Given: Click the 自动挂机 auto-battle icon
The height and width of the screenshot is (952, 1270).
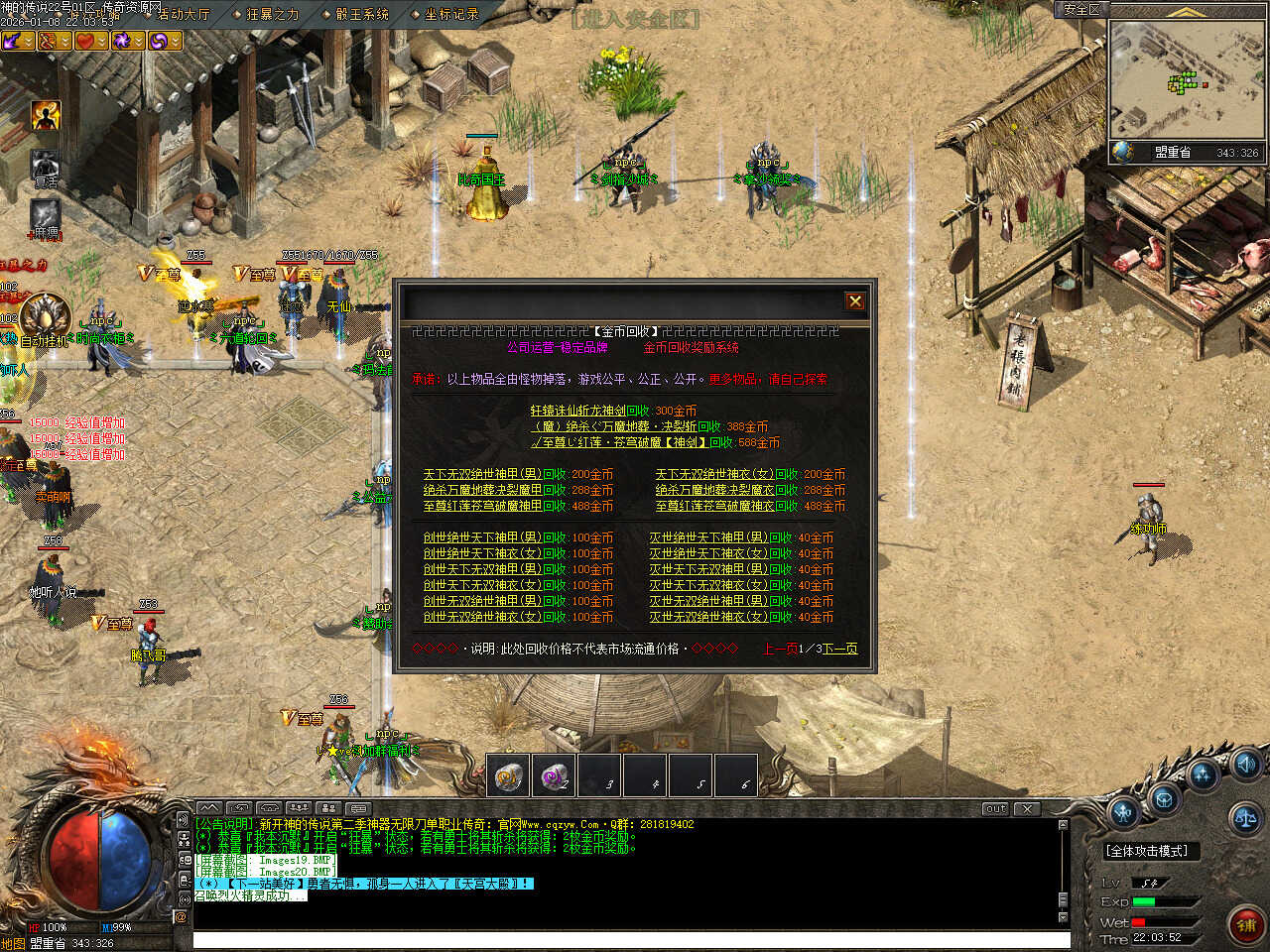Looking at the screenshot, I should click(46, 319).
